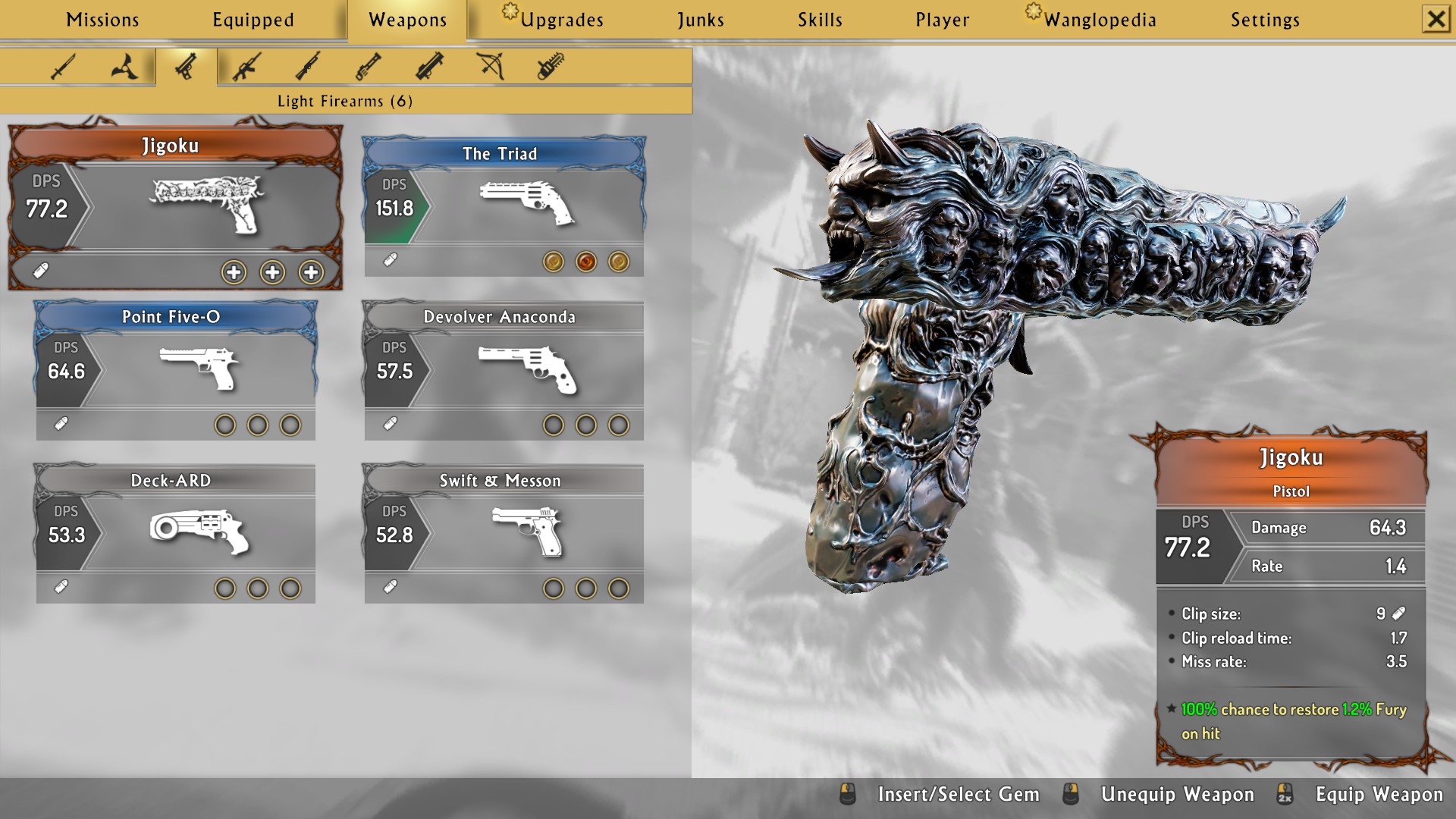The image size is (1456, 819).
Task: Select the Devolver Anaconda weapon card
Action: point(504,369)
